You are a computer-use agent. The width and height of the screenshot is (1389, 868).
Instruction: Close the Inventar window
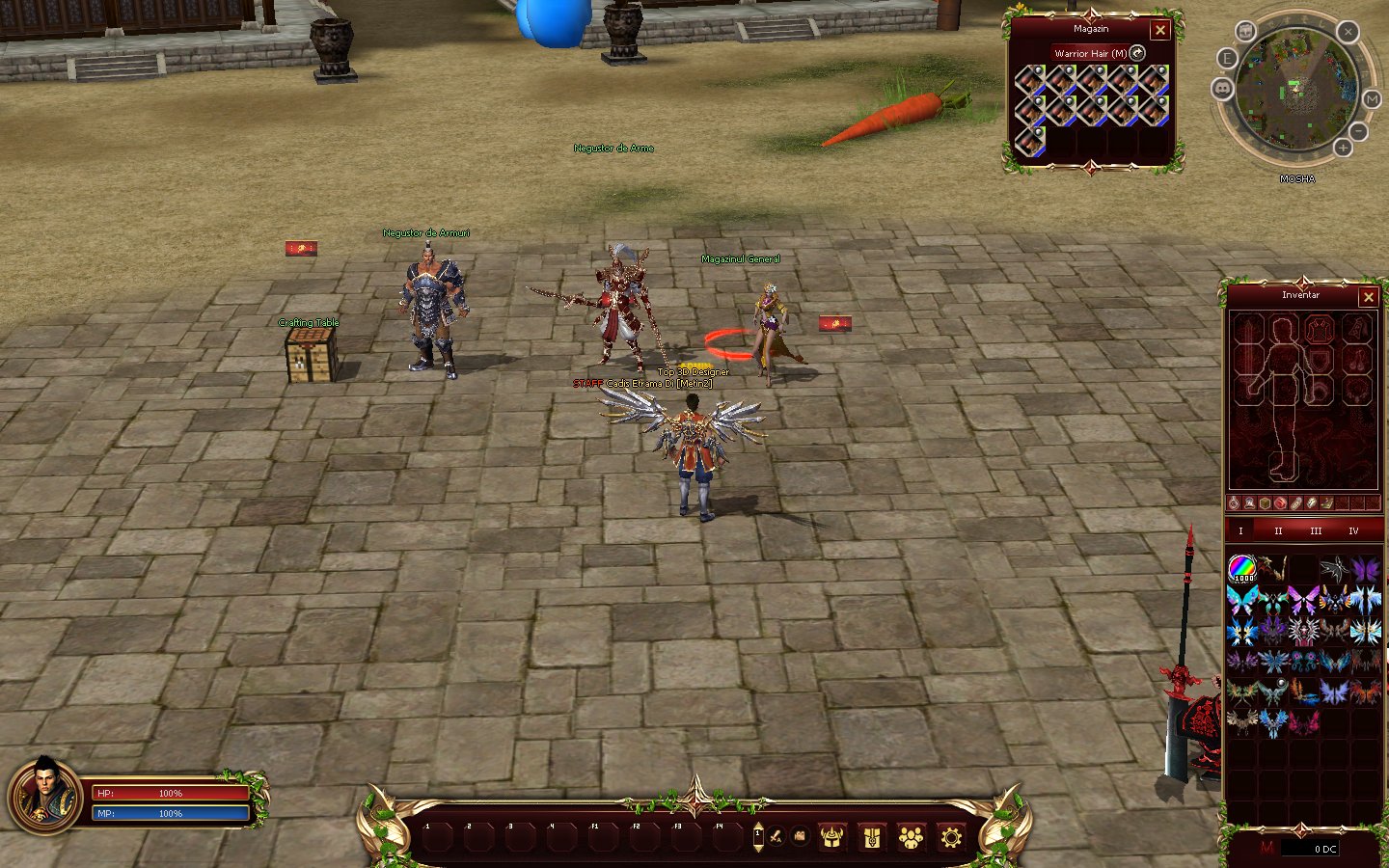coord(1368,297)
